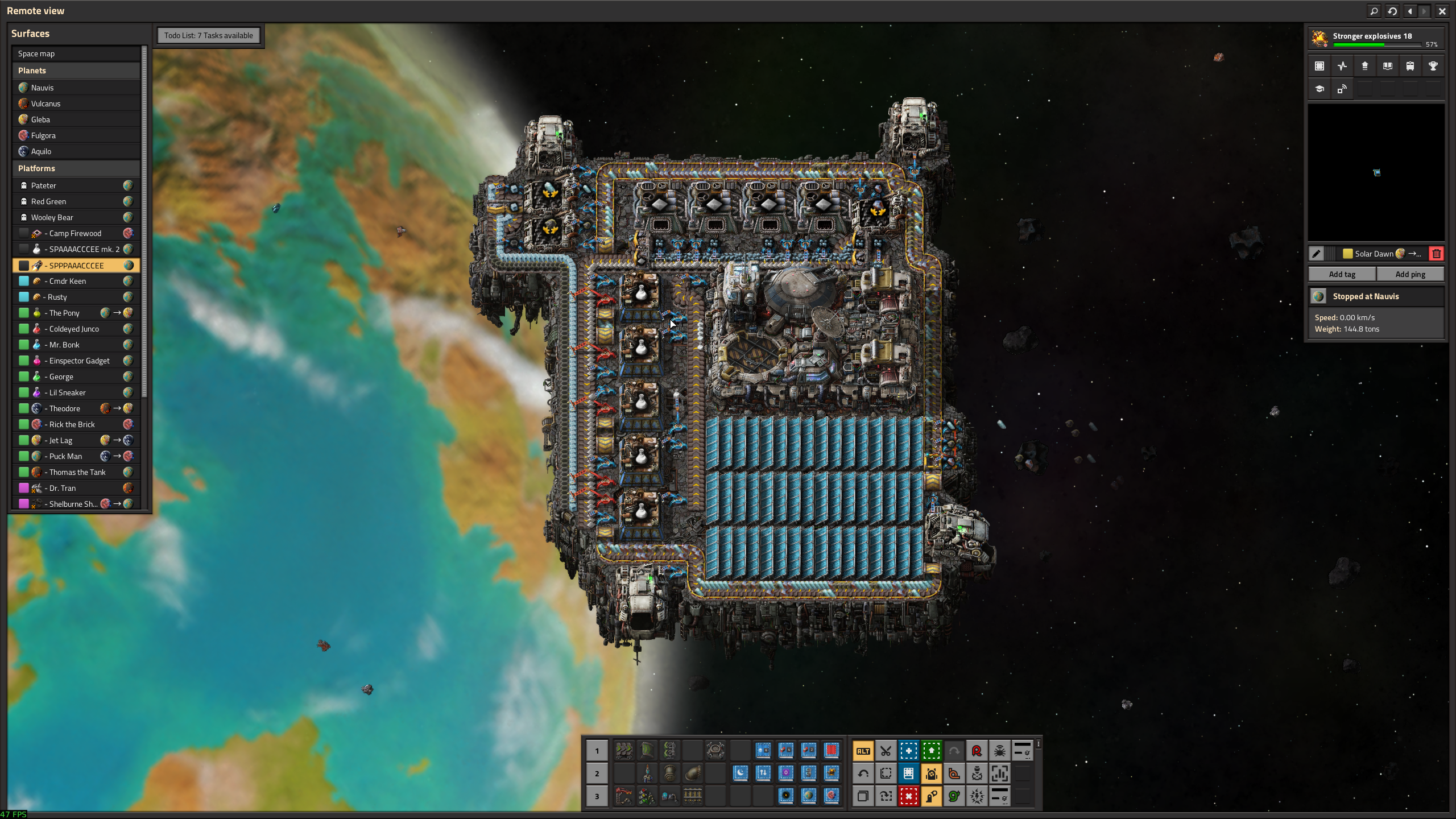
Task: Choose the Thomas the Tank platform
Action: (77, 472)
